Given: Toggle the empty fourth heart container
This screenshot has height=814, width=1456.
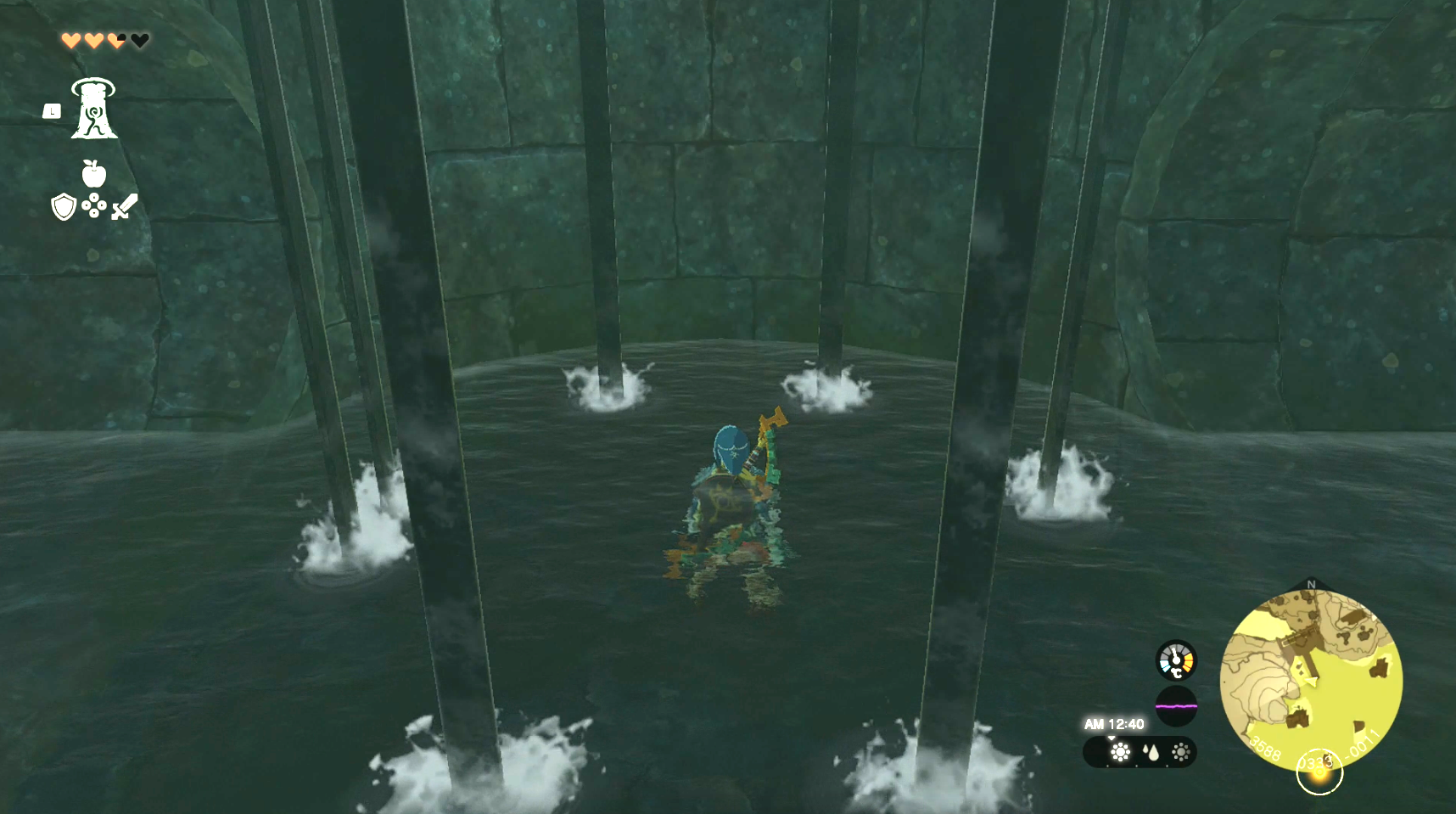Looking at the screenshot, I should tap(138, 40).
